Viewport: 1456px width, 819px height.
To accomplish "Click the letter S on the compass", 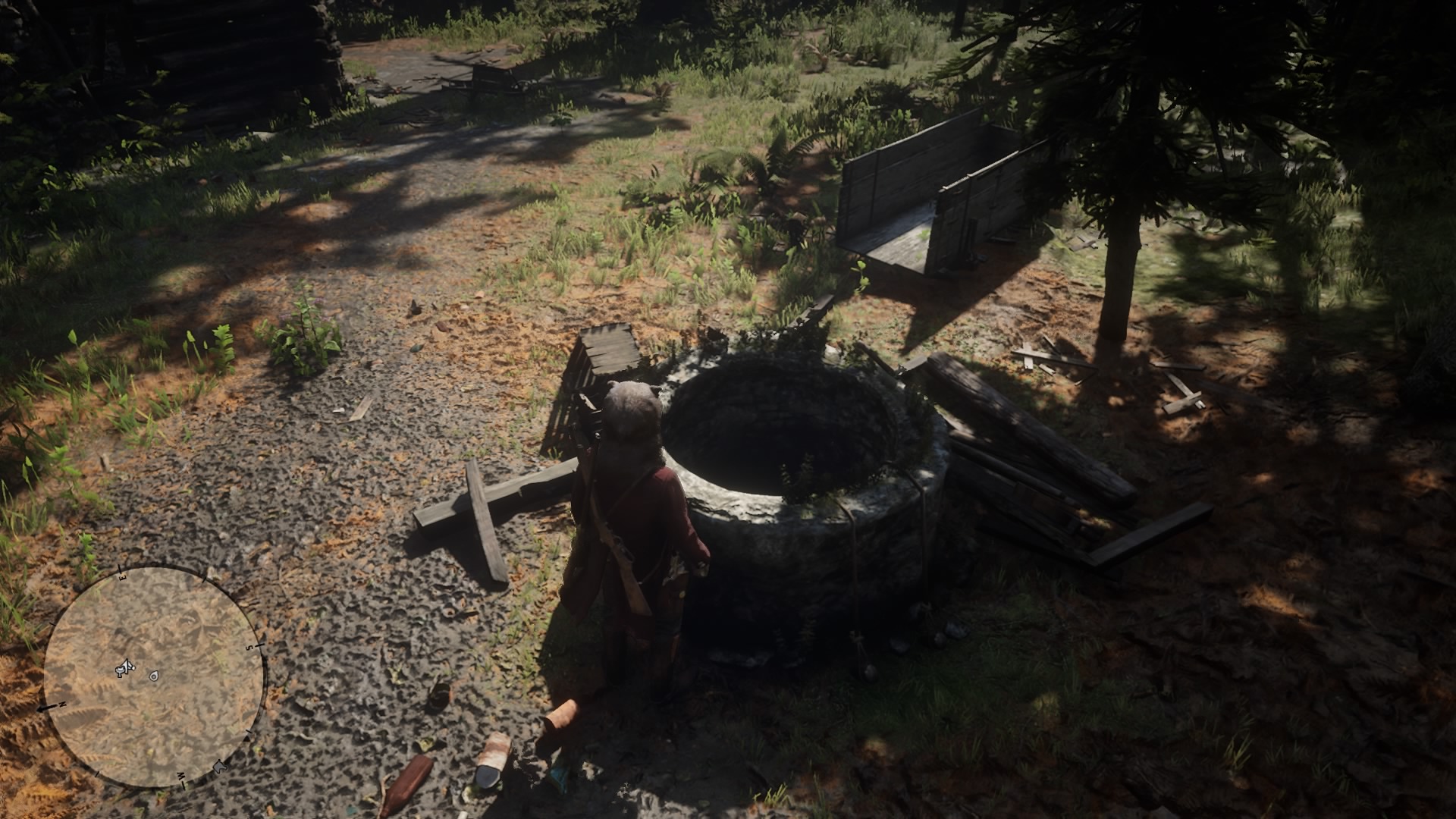I will point(249,648).
